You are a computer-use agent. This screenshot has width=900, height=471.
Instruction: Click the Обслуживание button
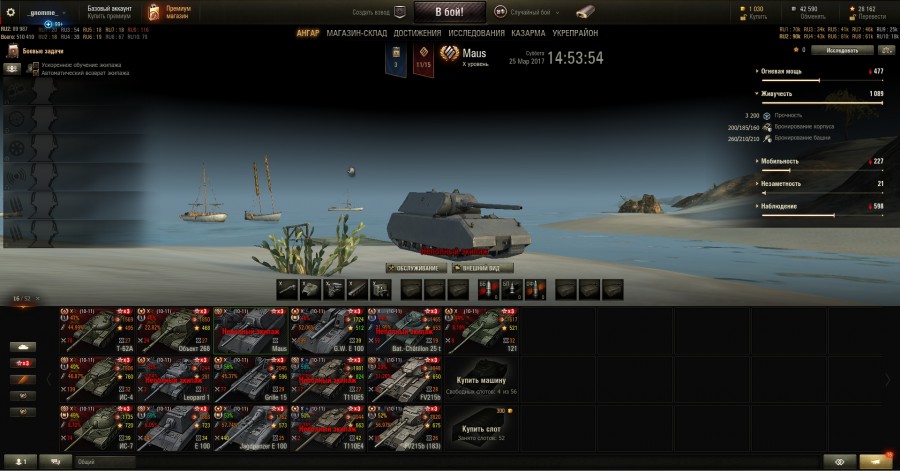(x=415, y=268)
